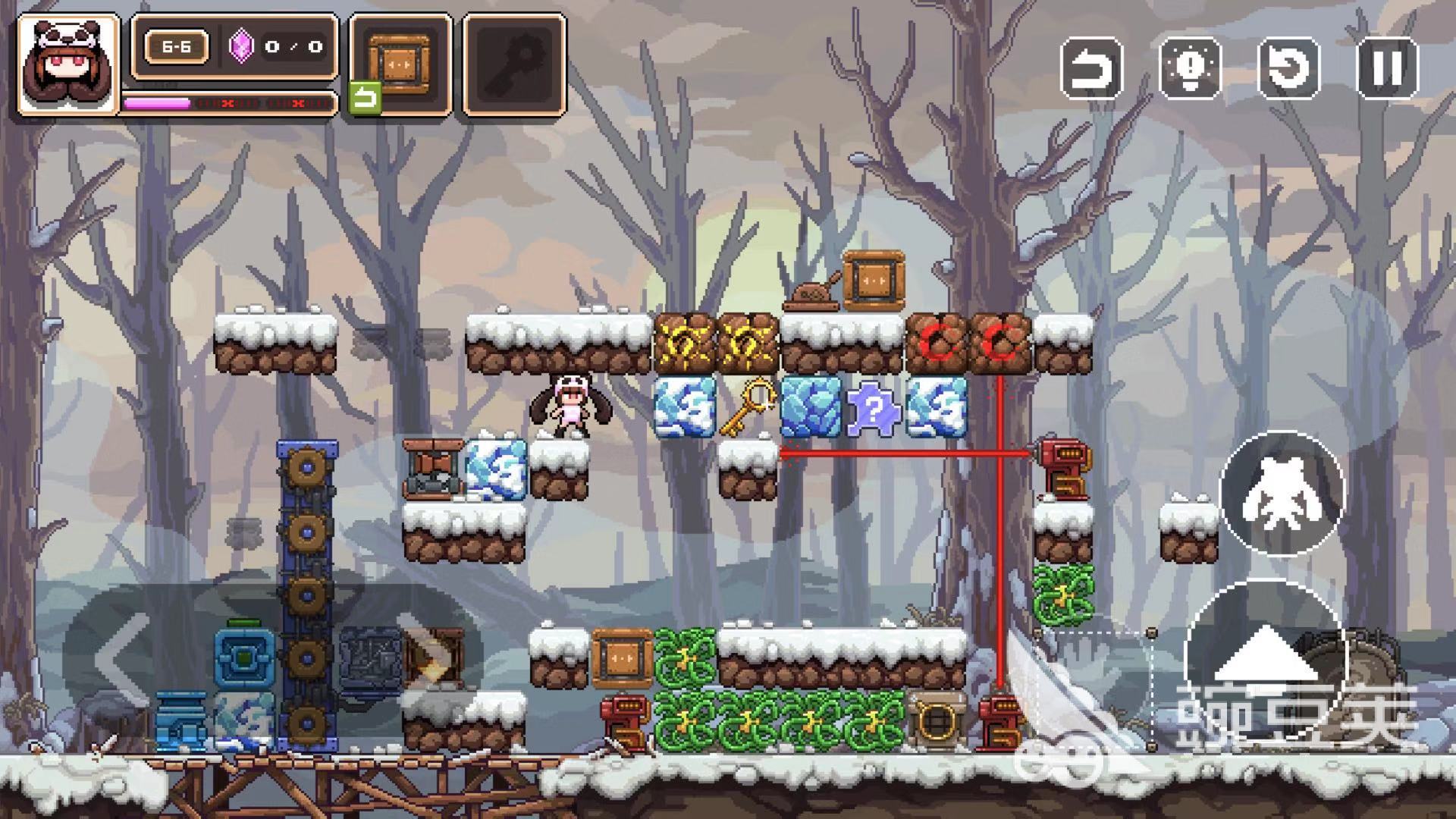Tap the move left arrow
The image size is (1456, 819).
click(121, 658)
